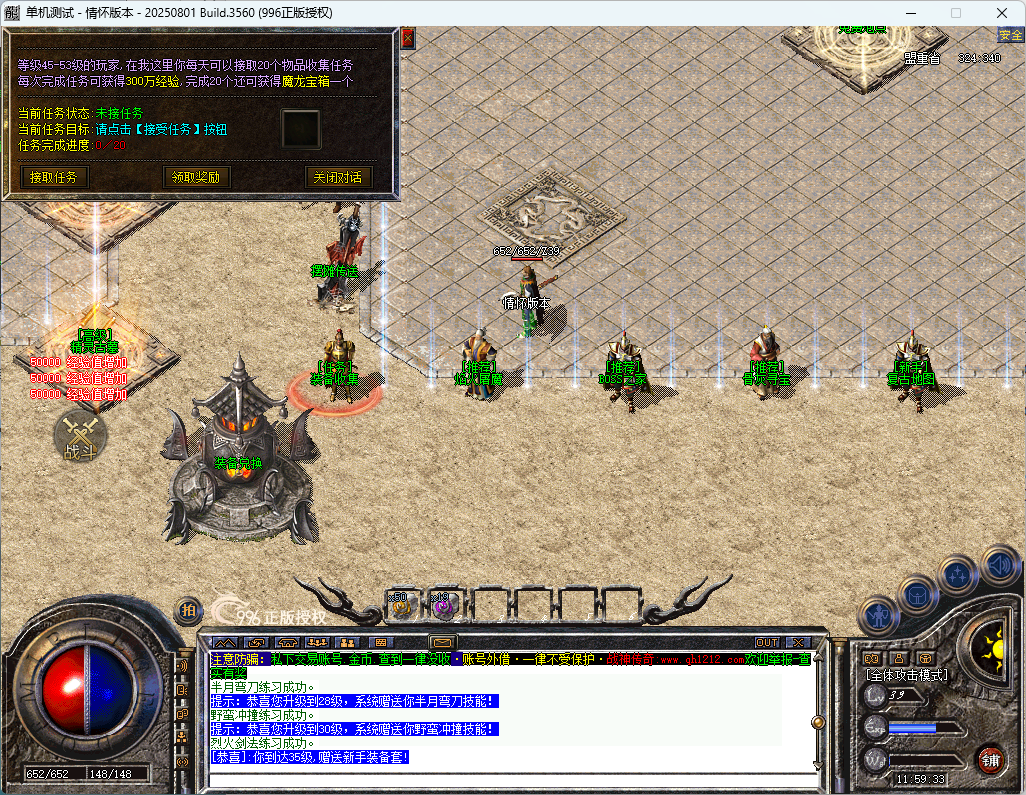1026x795 pixels.
Task: Open the mail envelope icon above chat
Action: point(443,642)
